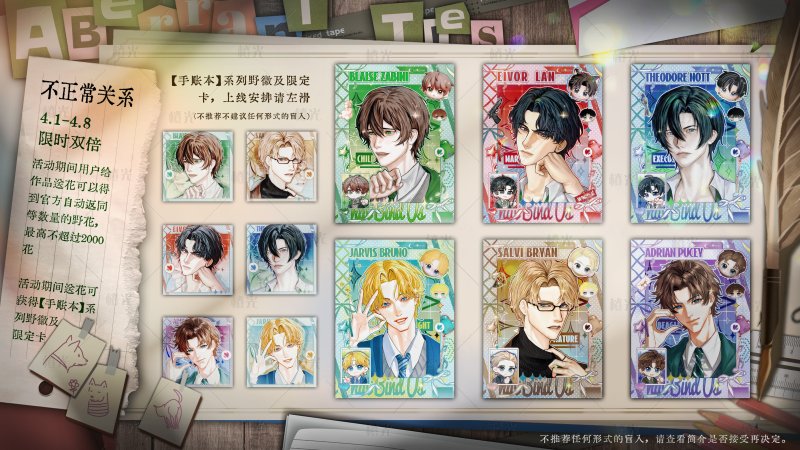View the Adrian Pucey limited card
The image size is (800, 450).
687,316
